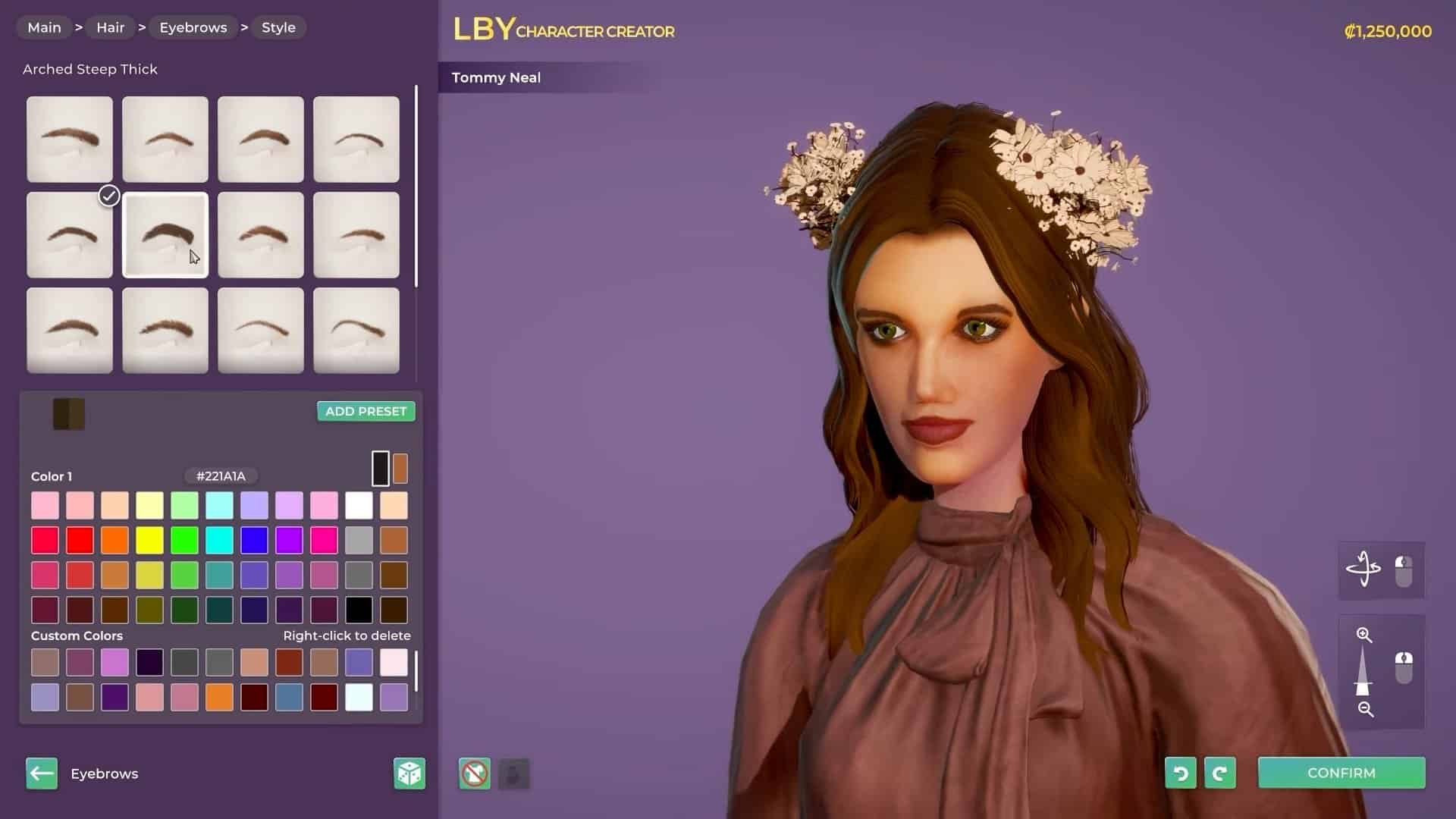
Task: Select the cyan color swatch
Action: pos(219,541)
